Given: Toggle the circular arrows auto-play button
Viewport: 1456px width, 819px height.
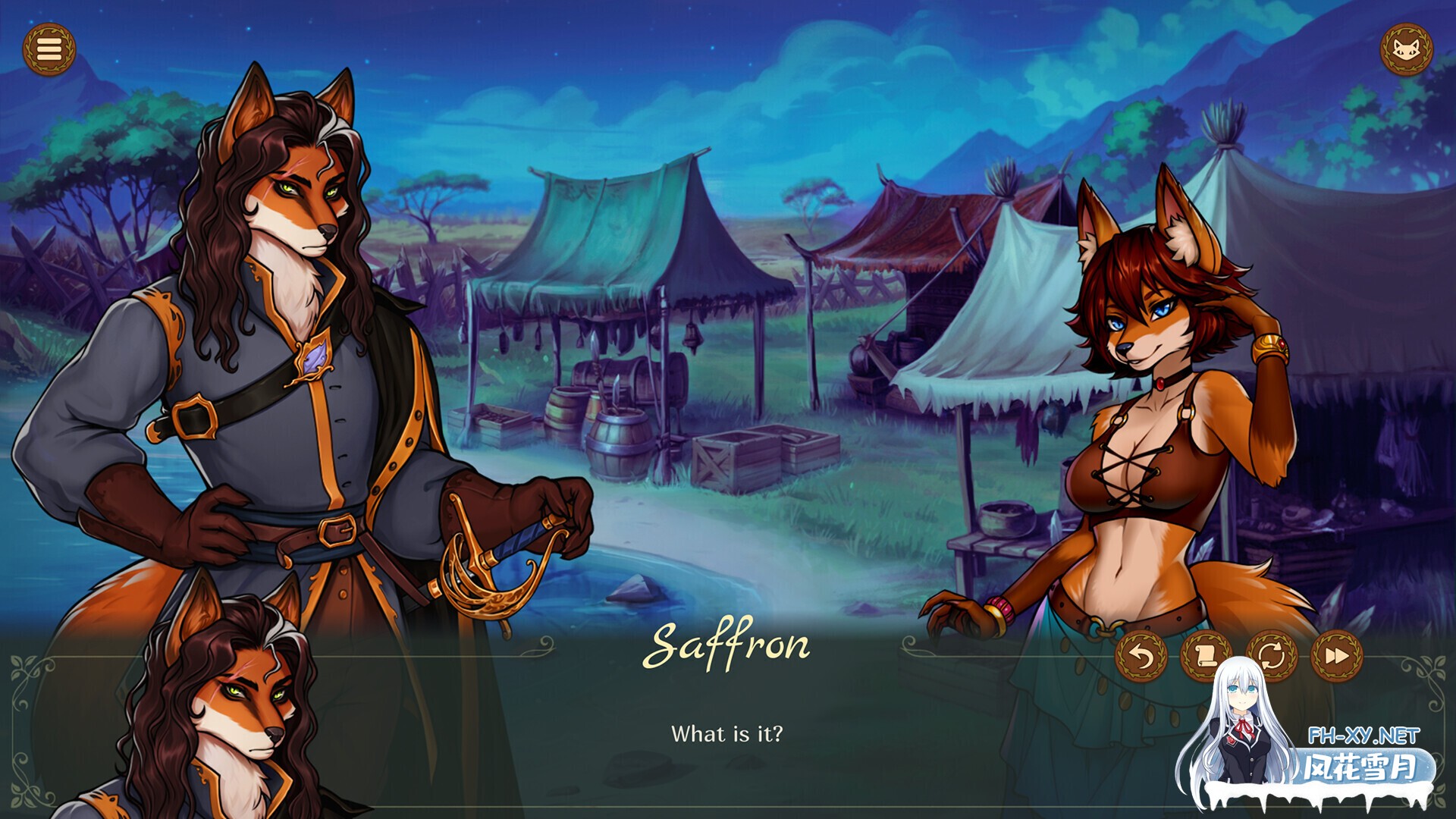Looking at the screenshot, I should point(1272,656).
